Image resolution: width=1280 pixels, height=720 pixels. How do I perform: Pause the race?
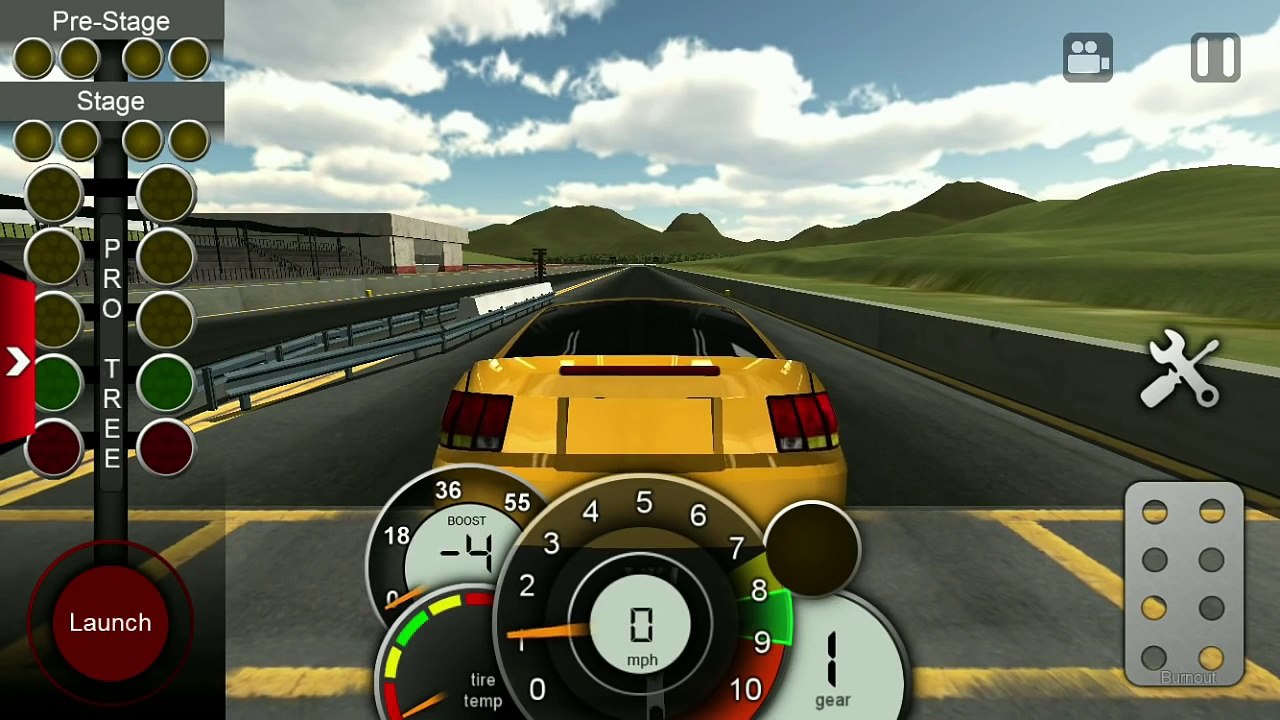coord(1215,58)
